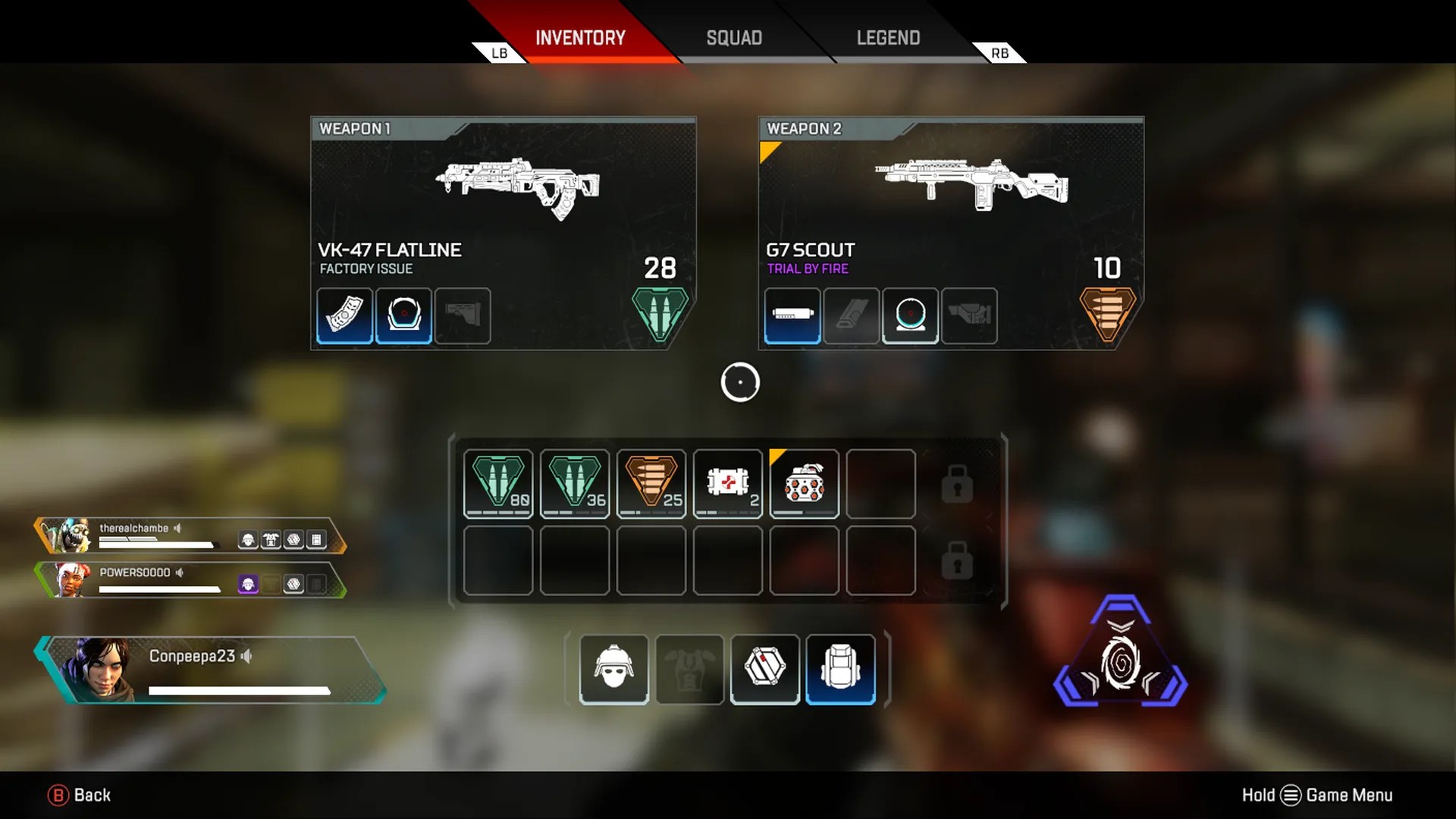The image size is (1456, 819).
Task: Open the backpack equipment slot
Action: (x=840, y=669)
